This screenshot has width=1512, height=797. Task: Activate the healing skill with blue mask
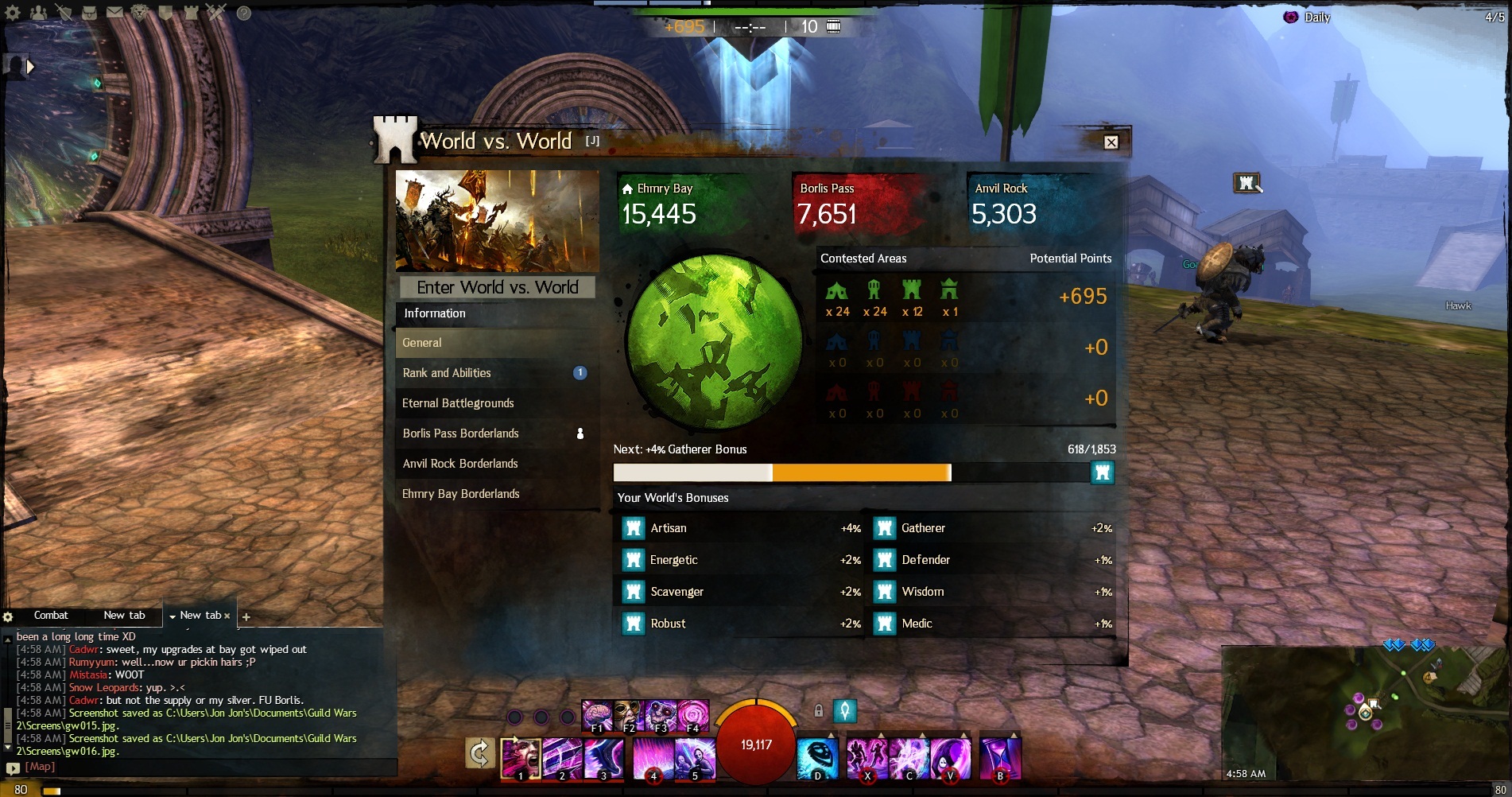coord(817,758)
